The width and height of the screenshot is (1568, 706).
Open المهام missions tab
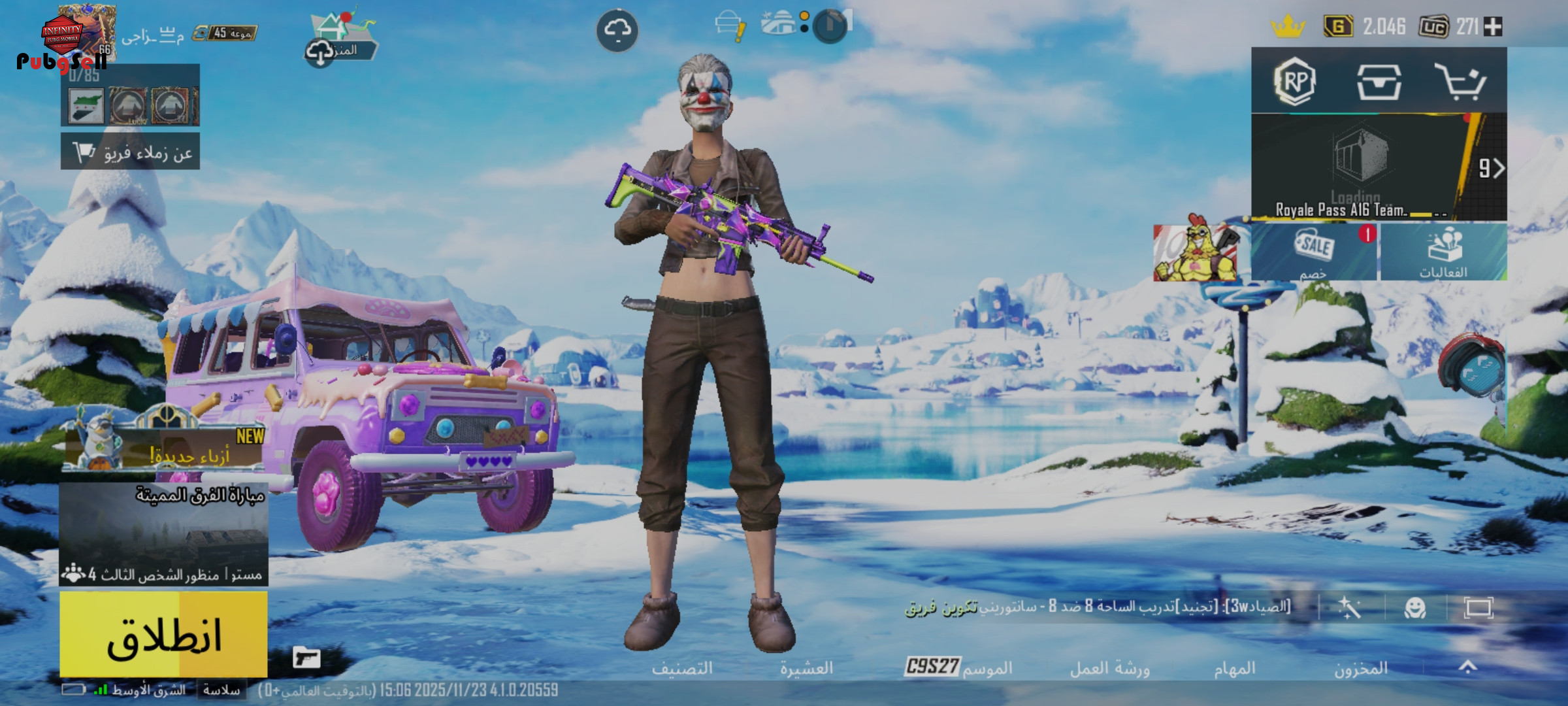[x=1234, y=668]
